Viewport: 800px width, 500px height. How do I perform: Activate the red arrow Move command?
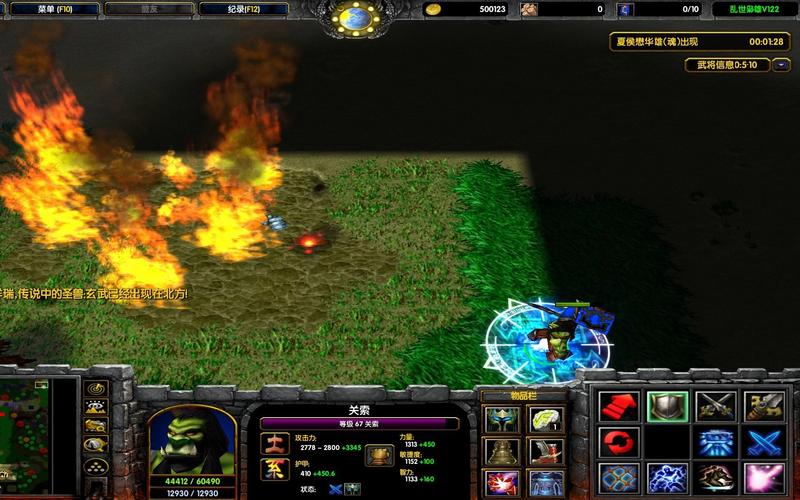click(x=616, y=406)
